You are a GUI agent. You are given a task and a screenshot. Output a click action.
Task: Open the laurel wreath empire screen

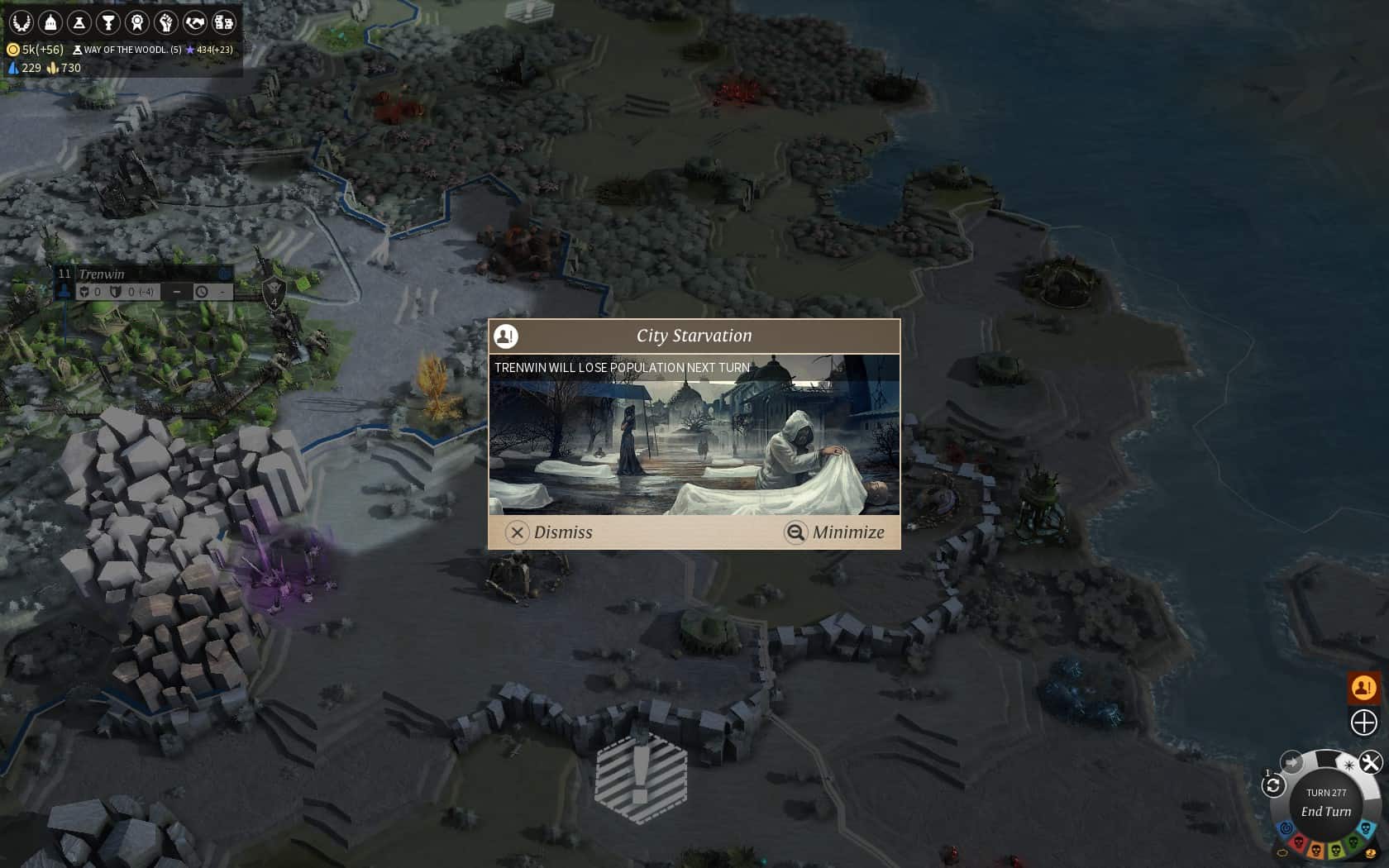click(21, 22)
